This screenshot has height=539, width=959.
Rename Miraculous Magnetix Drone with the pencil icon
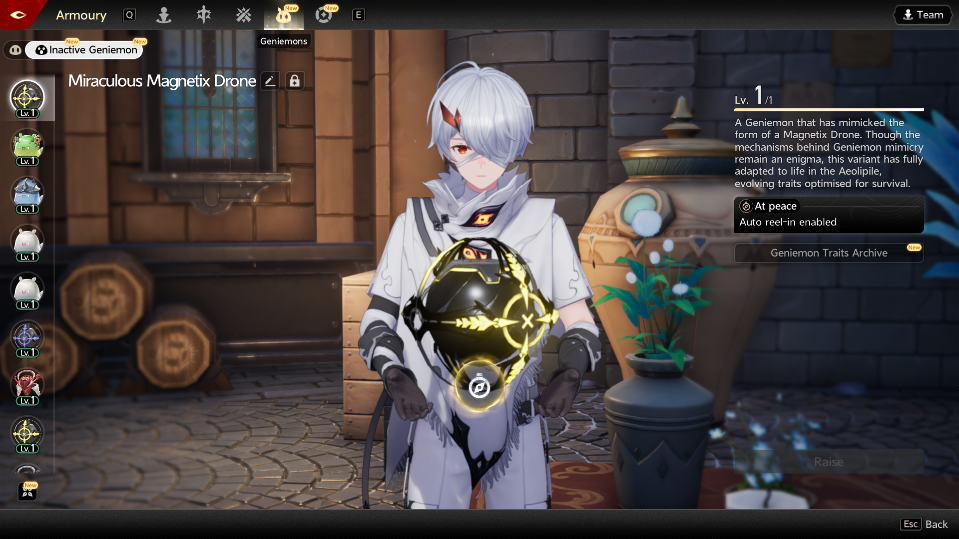tap(269, 81)
